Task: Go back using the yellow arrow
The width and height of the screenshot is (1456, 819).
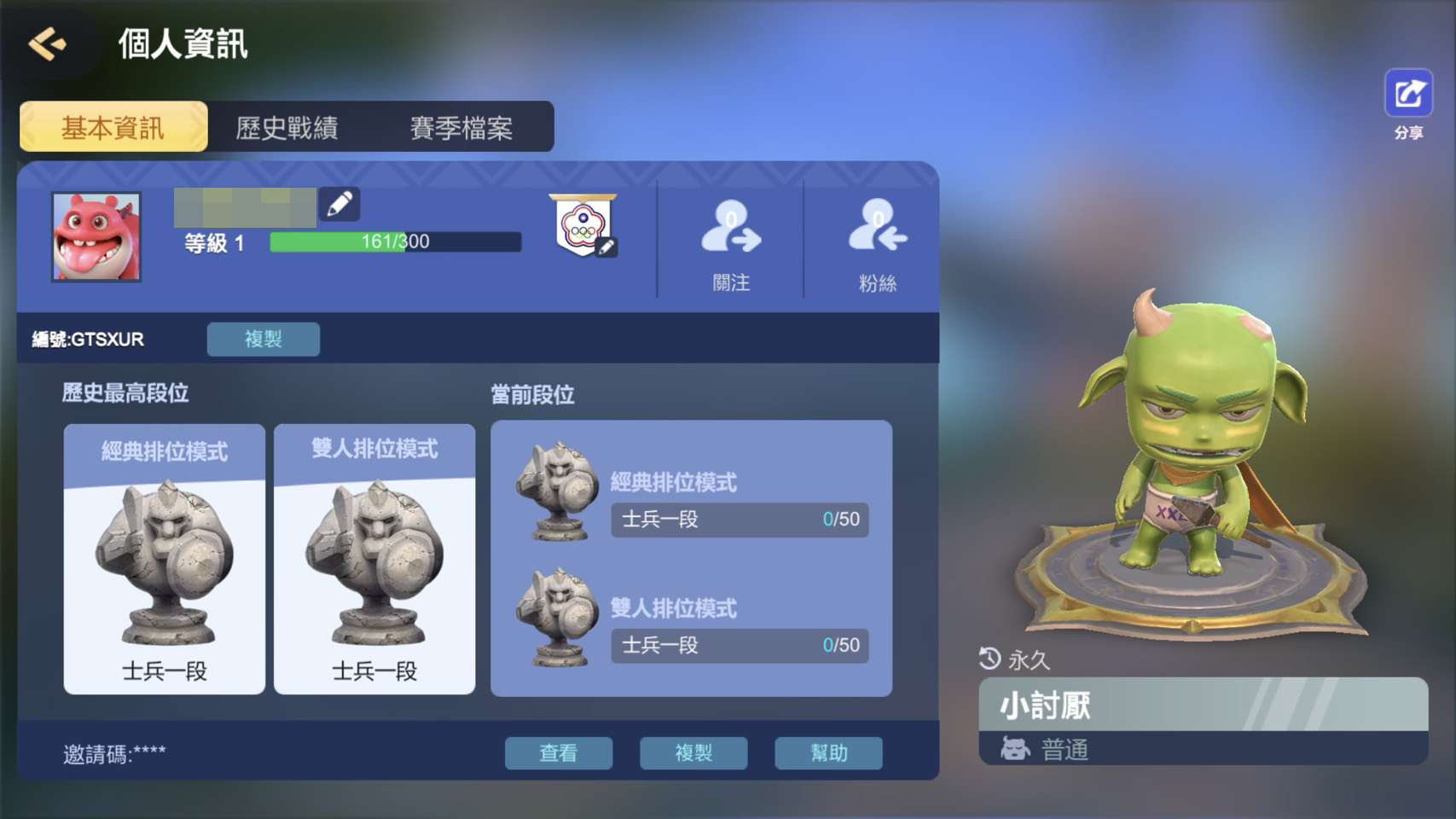Action: (48, 44)
